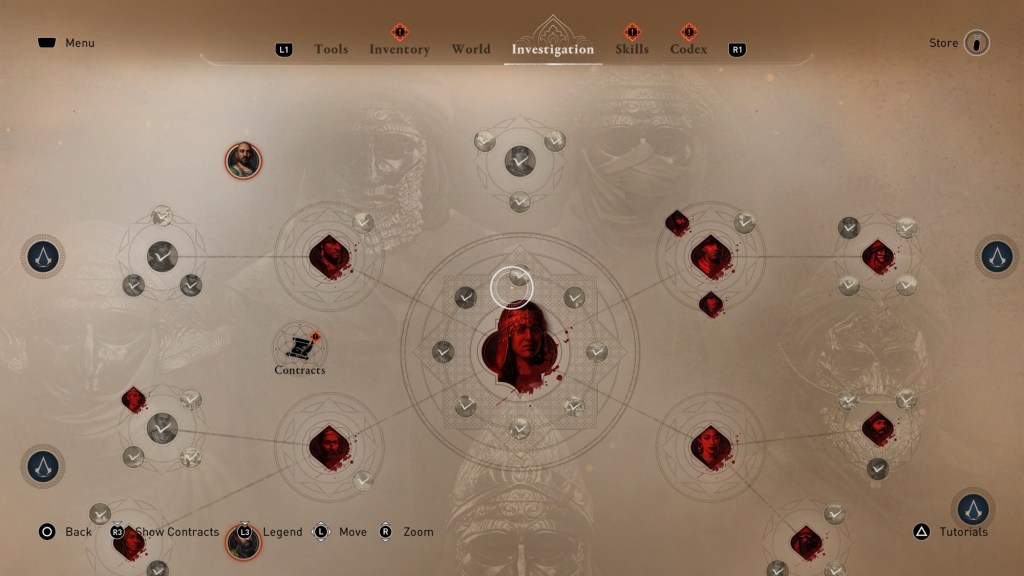Open the Contracts scroll node
Viewport: 1024px width, 576px height.
(299, 347)
